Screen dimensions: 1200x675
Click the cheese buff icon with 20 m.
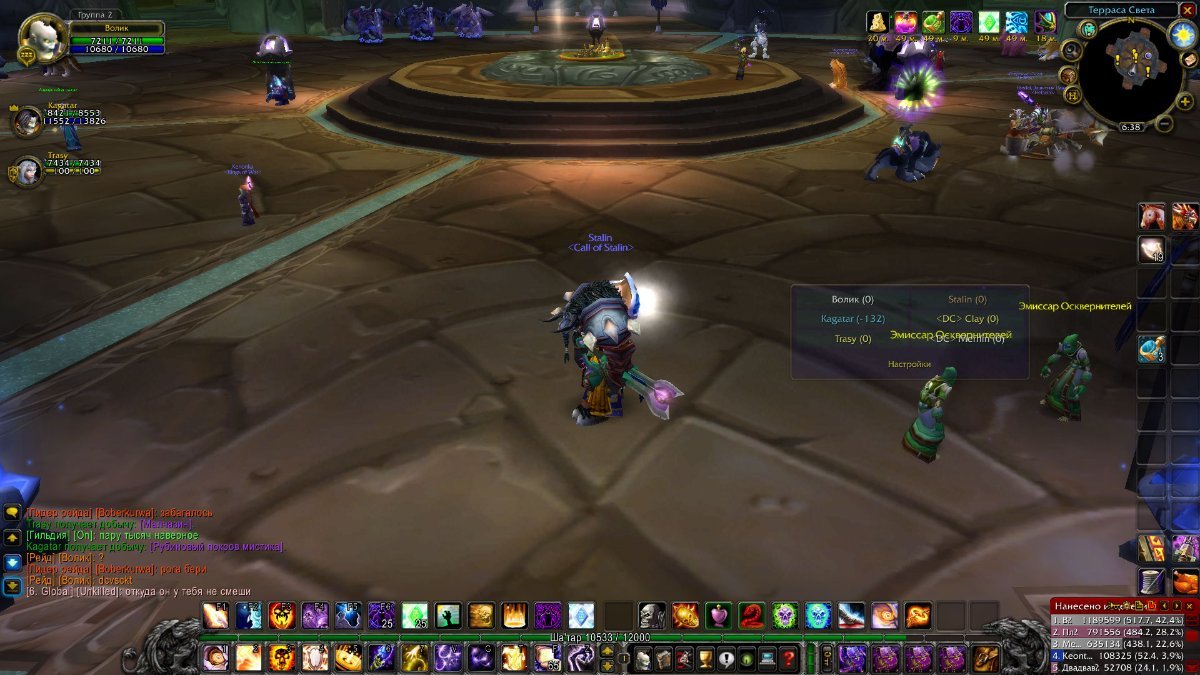point(878,22)
